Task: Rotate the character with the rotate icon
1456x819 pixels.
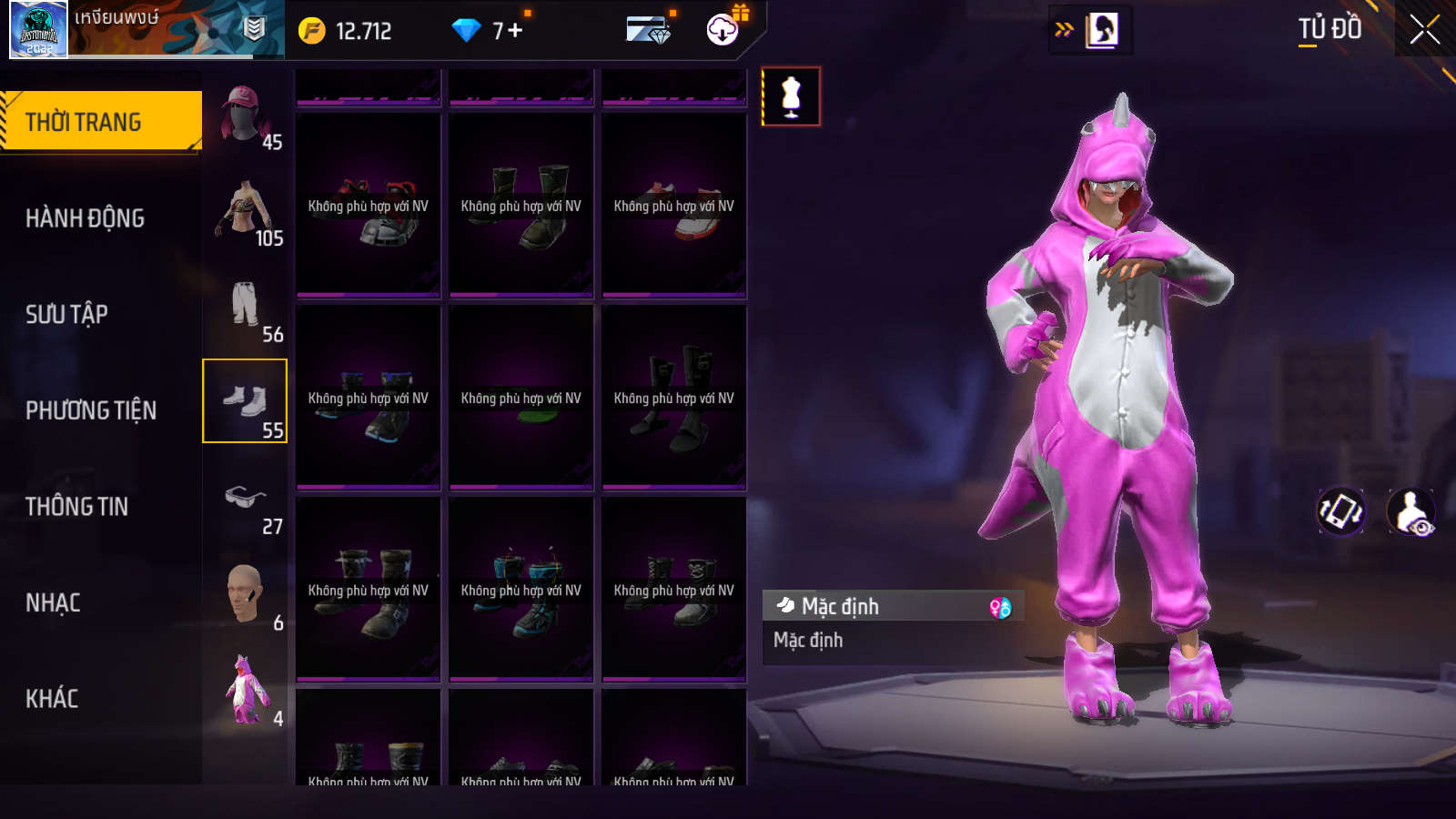Action: point(1341,511)
